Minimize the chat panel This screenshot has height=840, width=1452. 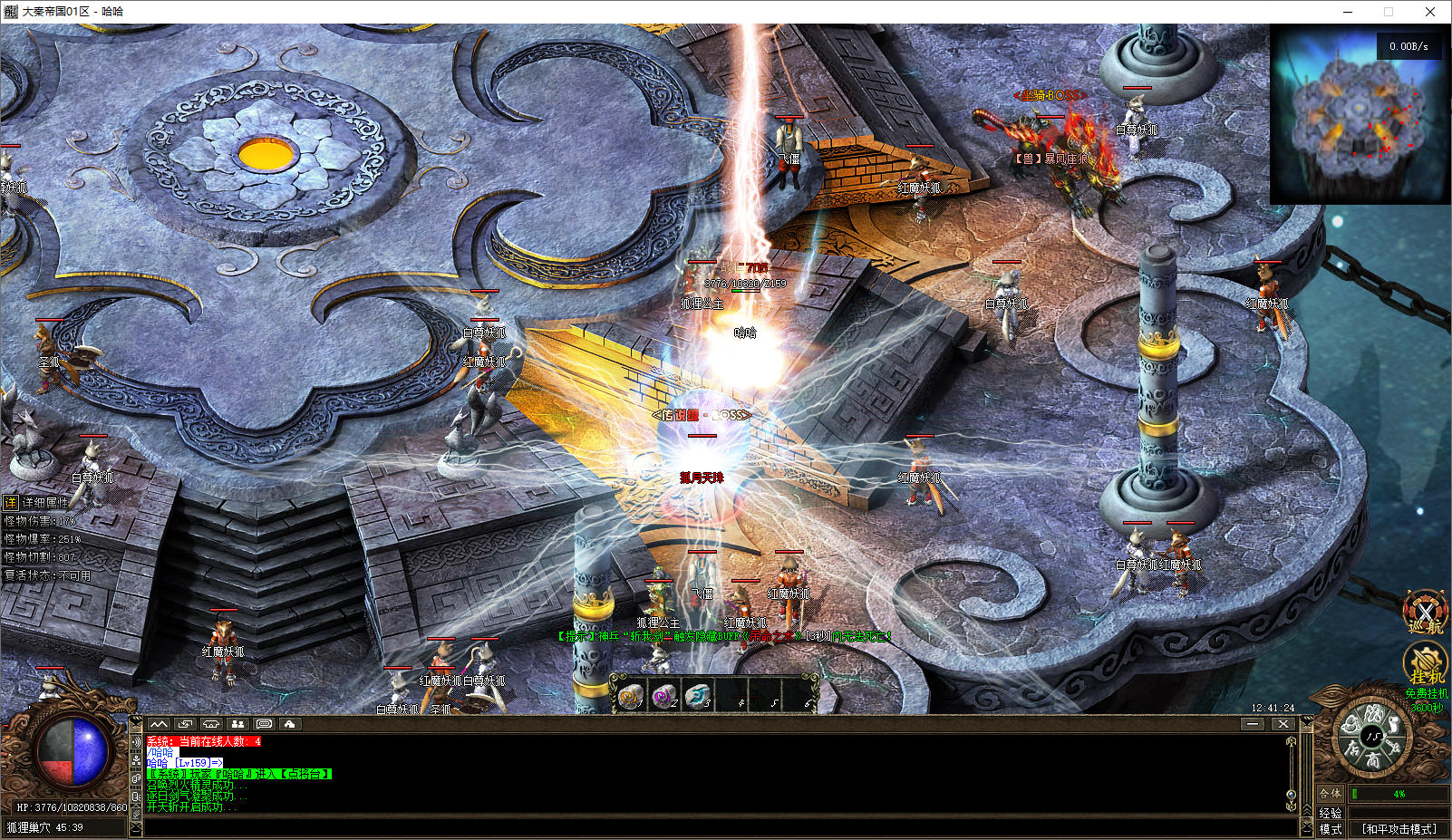[x=1253, y=724]
